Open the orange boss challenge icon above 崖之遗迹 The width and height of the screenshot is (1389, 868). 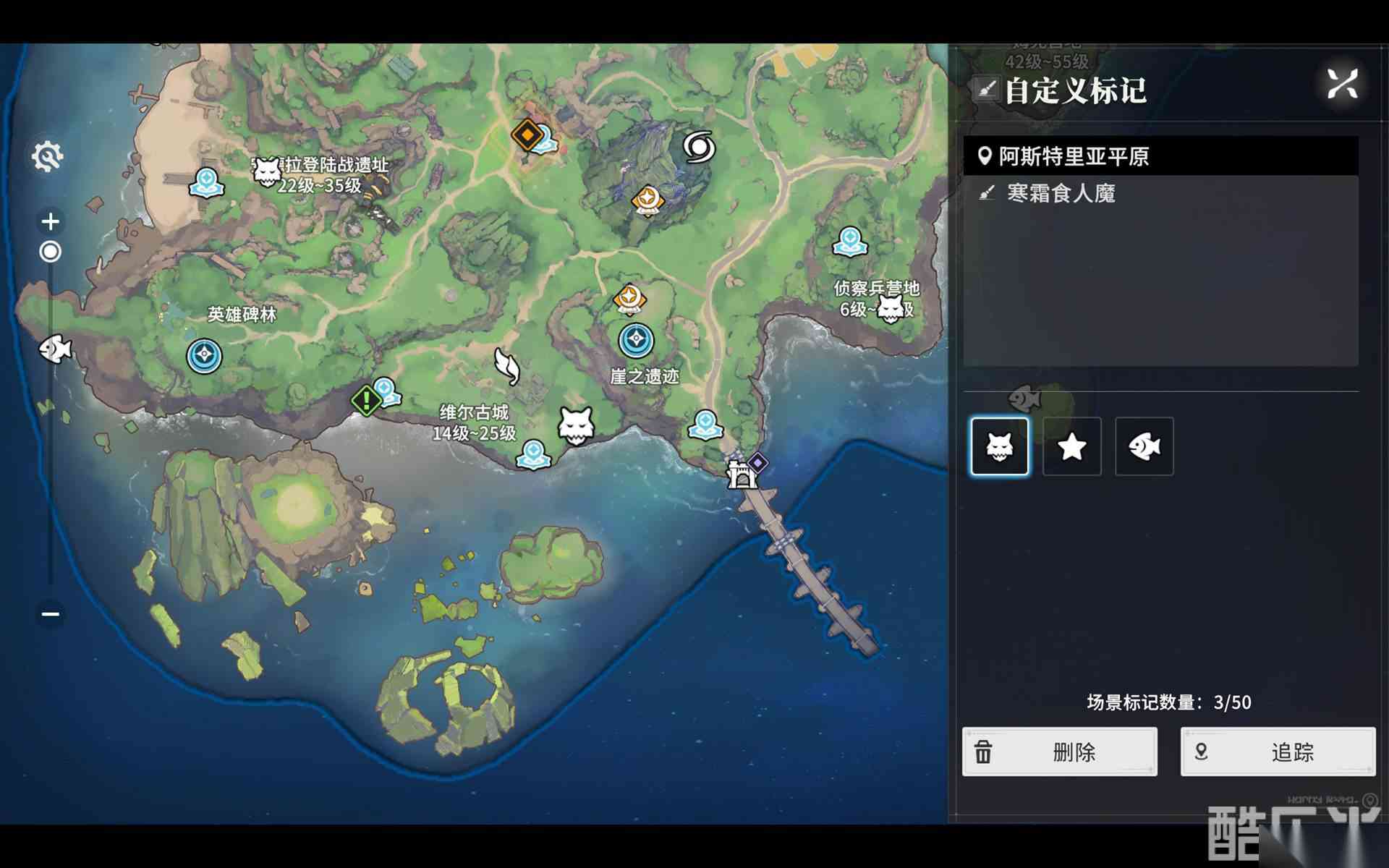pos(629,298)
